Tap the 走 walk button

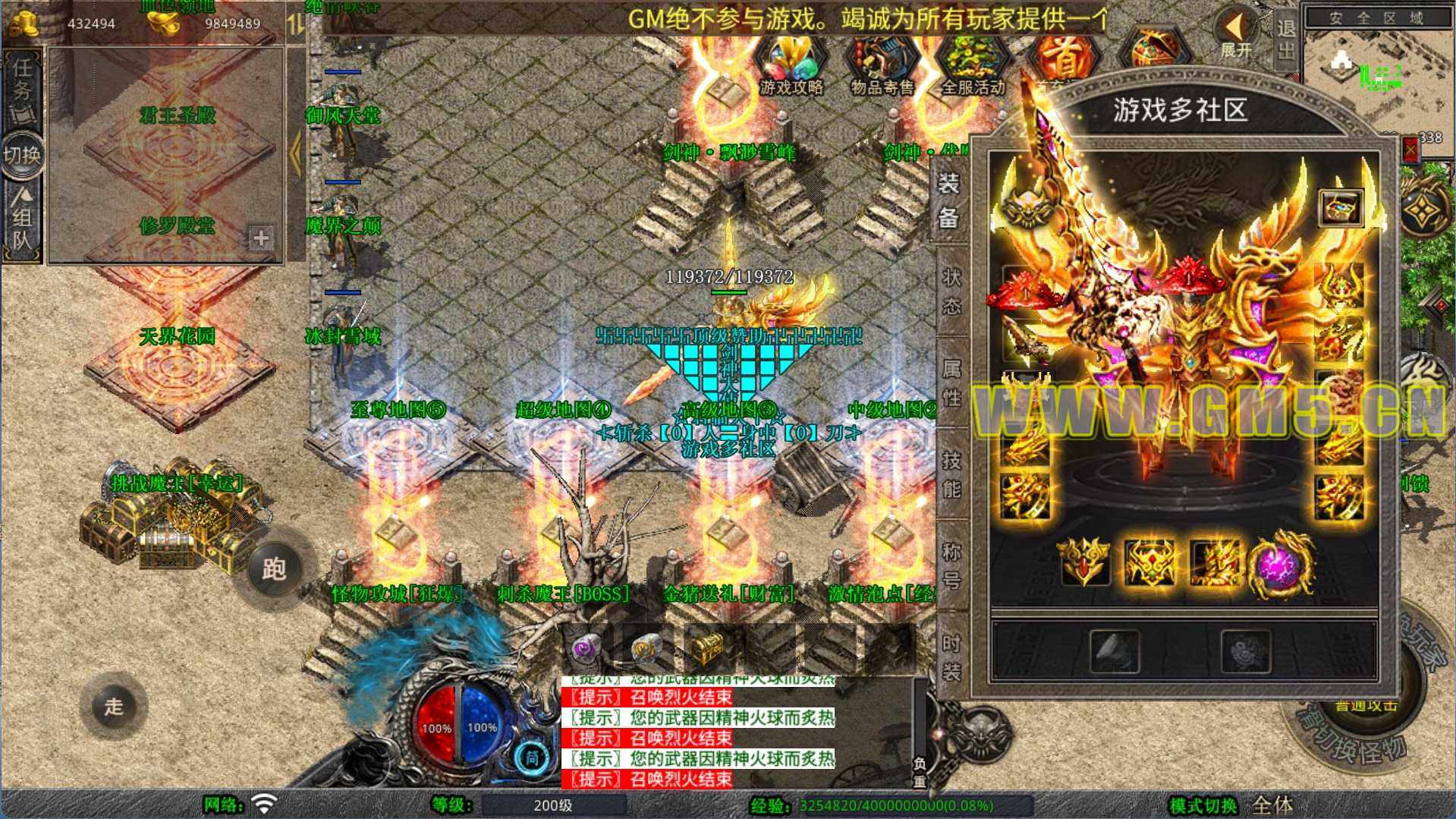click(114, 706)
